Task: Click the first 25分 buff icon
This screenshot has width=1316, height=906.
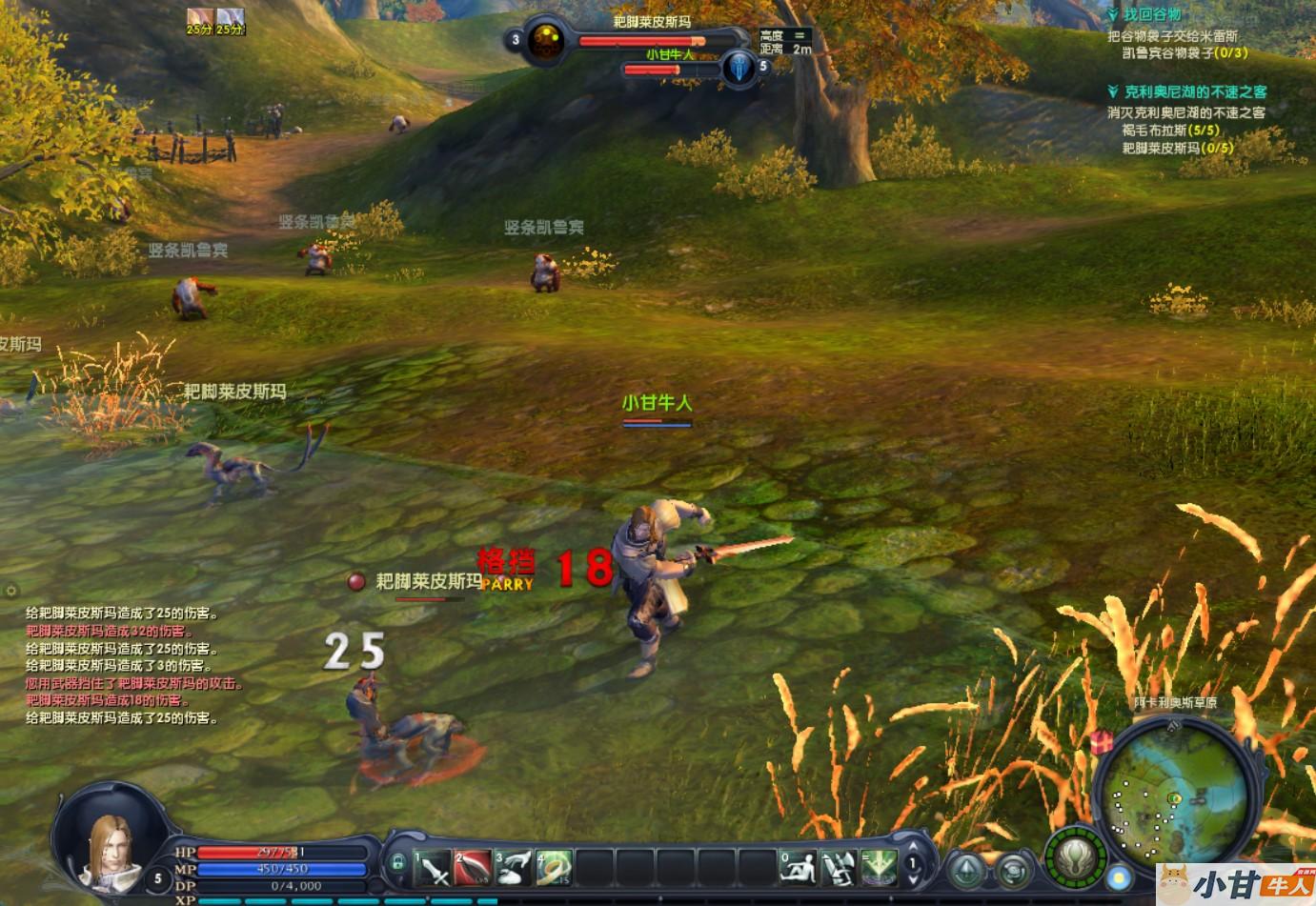Action: click(x=198, y=17)
